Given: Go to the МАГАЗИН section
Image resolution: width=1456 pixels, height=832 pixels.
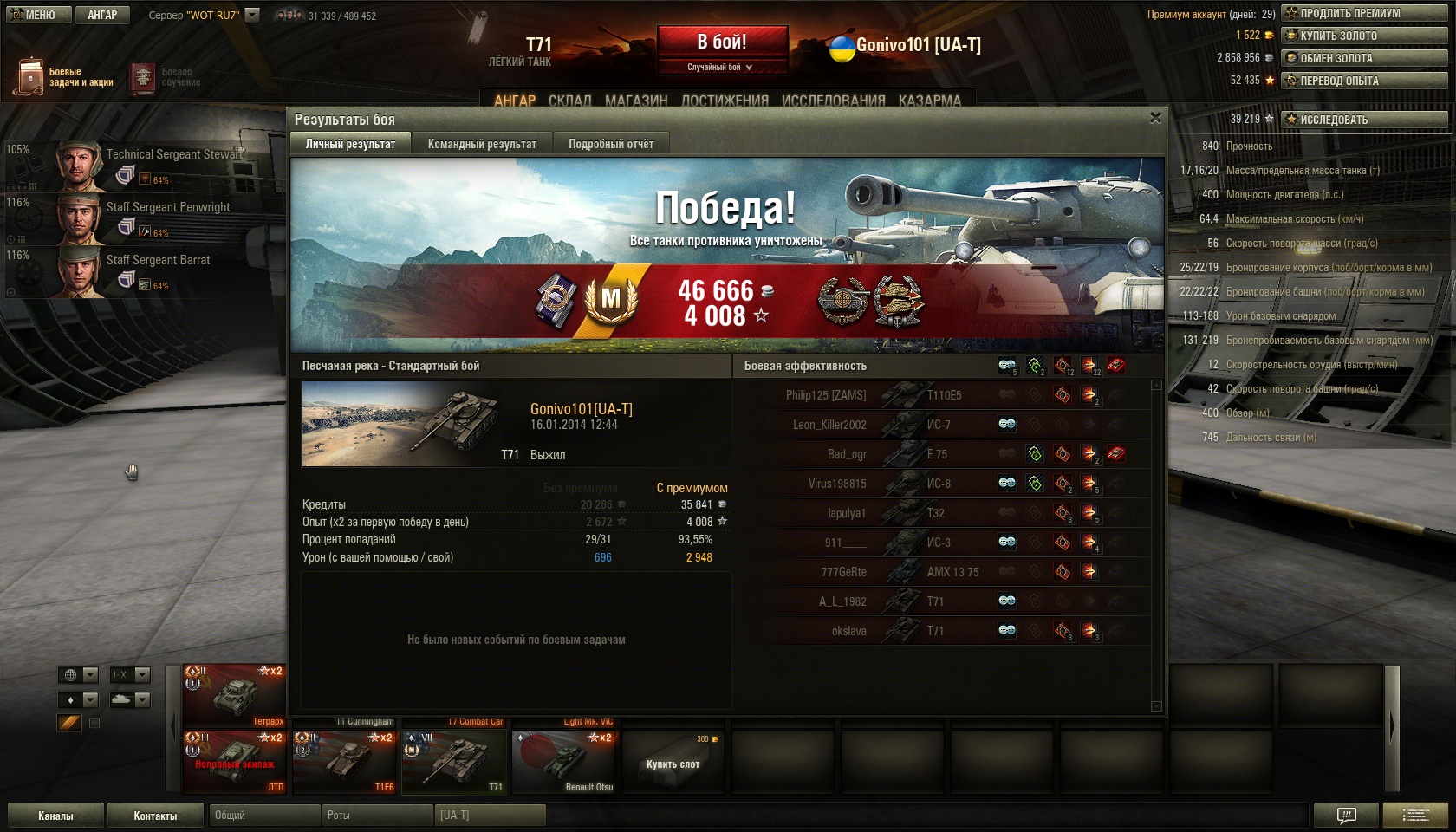Looking at the screenshot, I should click(636, 101).
